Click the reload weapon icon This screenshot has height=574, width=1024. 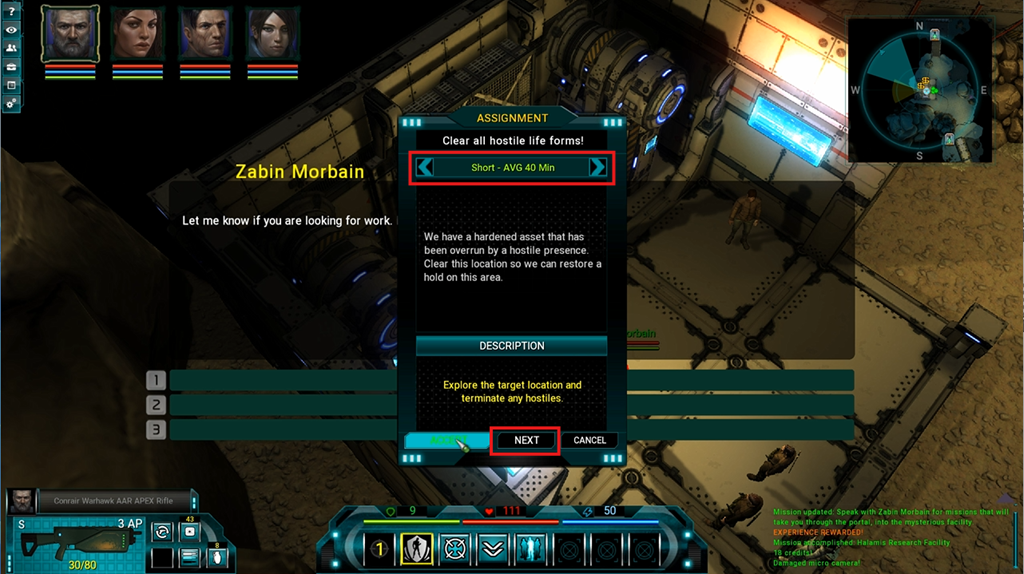[162, 532]
